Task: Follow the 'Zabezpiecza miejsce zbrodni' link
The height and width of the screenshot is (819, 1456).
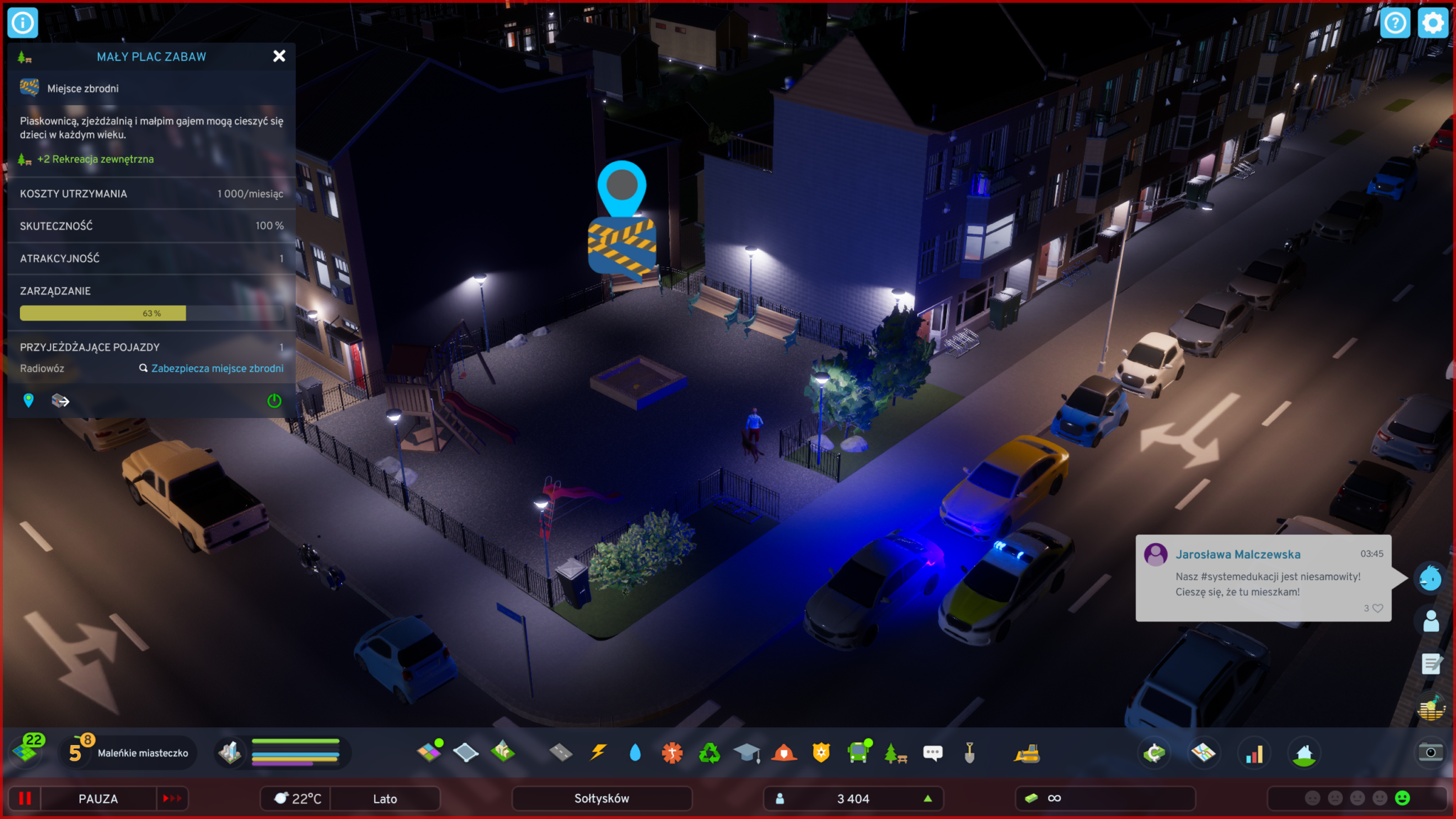Action: click(x=217, y=368)
